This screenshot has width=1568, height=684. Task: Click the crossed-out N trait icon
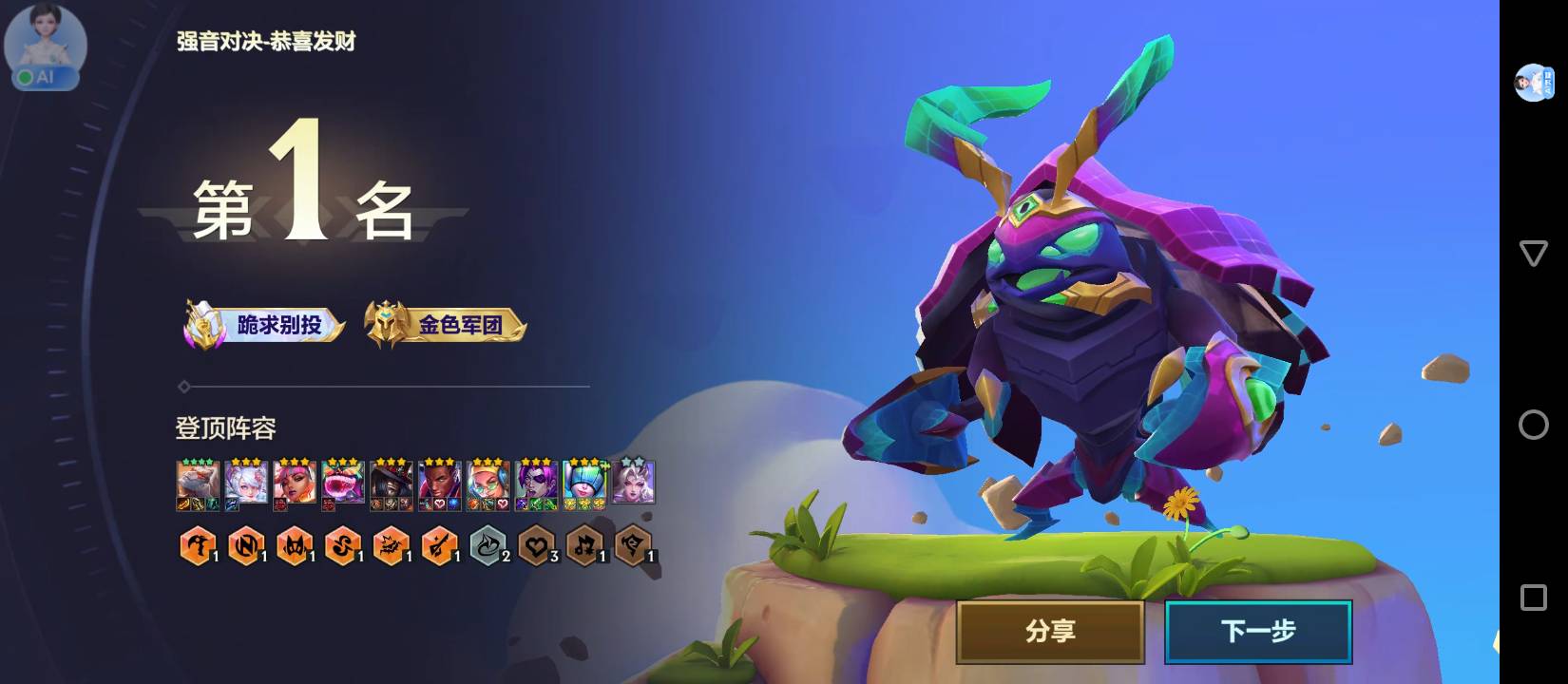[246, 546]
